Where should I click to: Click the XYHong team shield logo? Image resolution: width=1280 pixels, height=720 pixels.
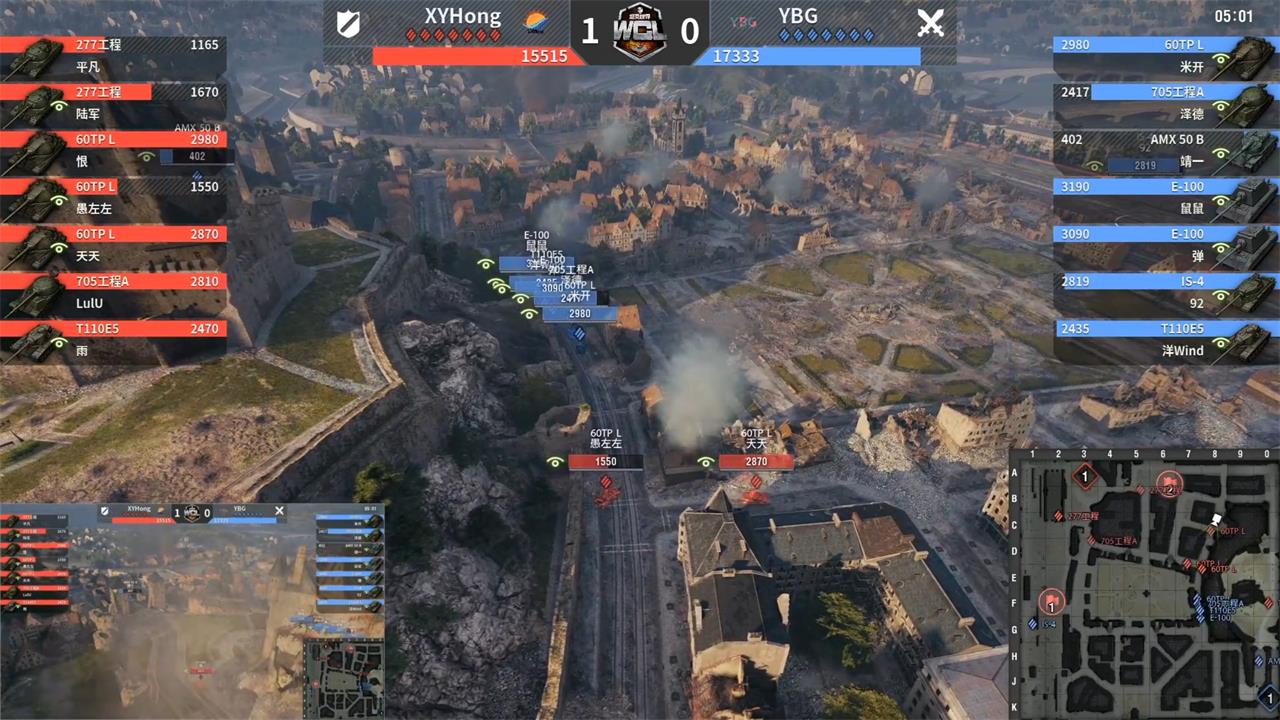point(349,24)
